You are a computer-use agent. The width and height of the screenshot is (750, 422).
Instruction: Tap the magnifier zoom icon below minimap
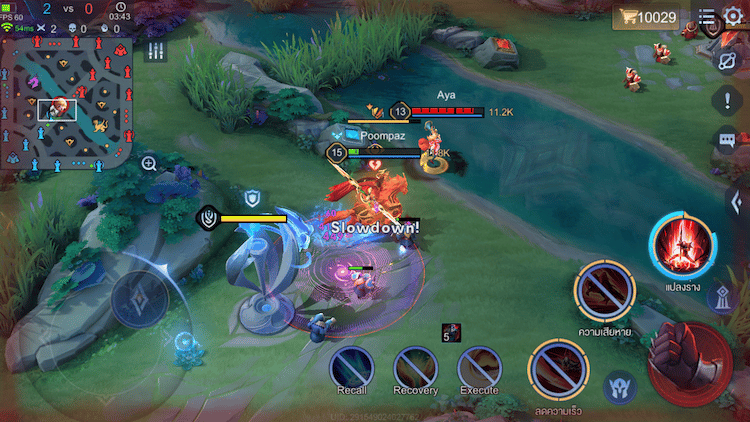click(149, 163)
